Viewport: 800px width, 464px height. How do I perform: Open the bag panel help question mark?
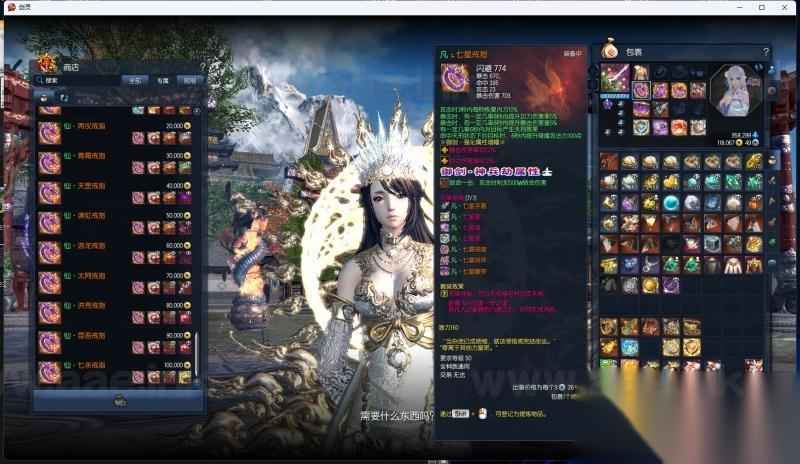click(x=766, y=51)
